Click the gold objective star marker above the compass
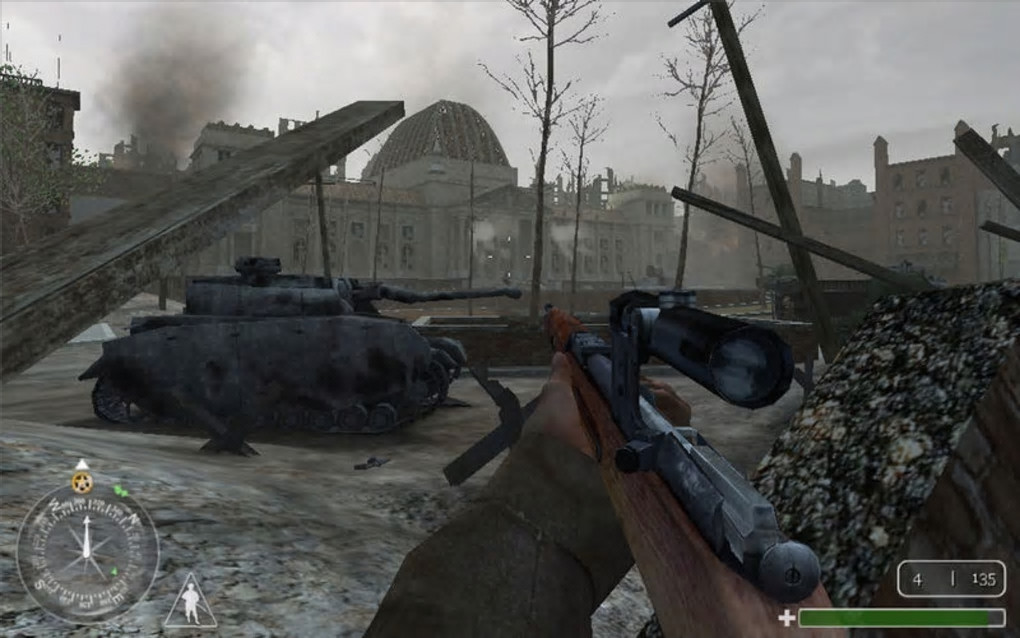Image resolution: width=1020 pixels, height=638 pixels. point(83,482)
